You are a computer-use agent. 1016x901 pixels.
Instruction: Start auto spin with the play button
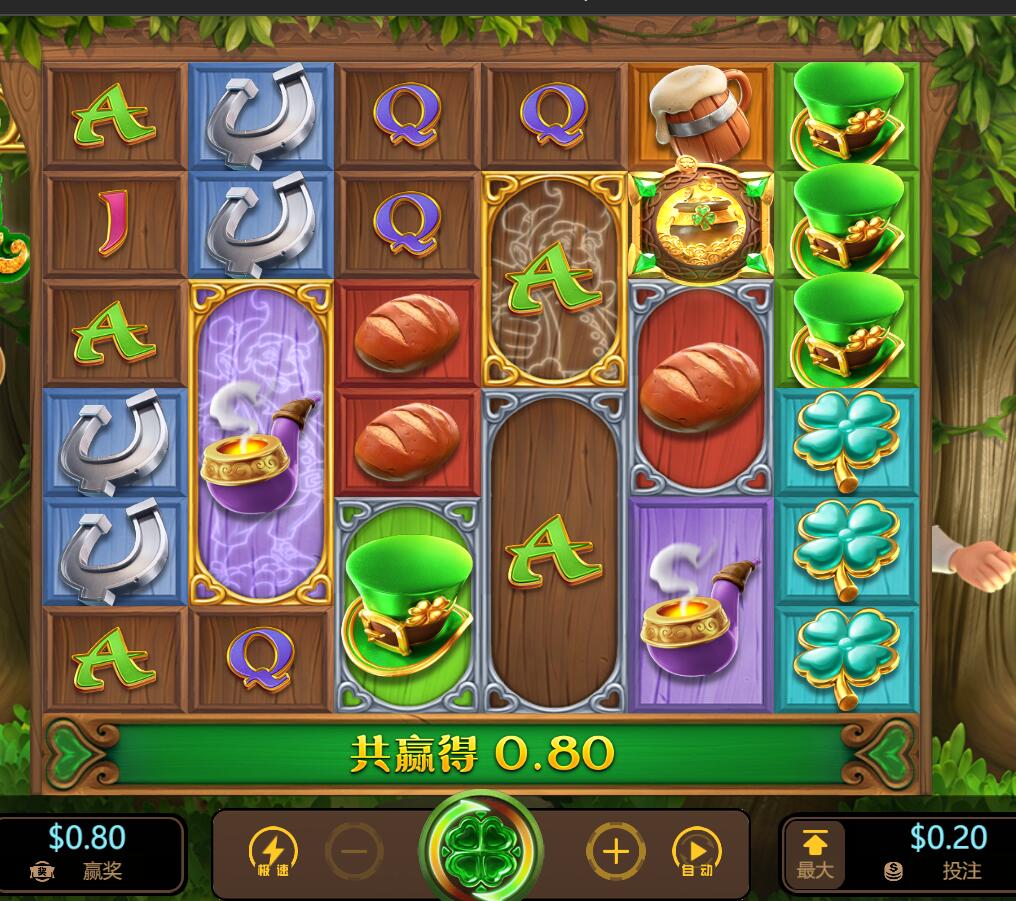tap(697, 852)
